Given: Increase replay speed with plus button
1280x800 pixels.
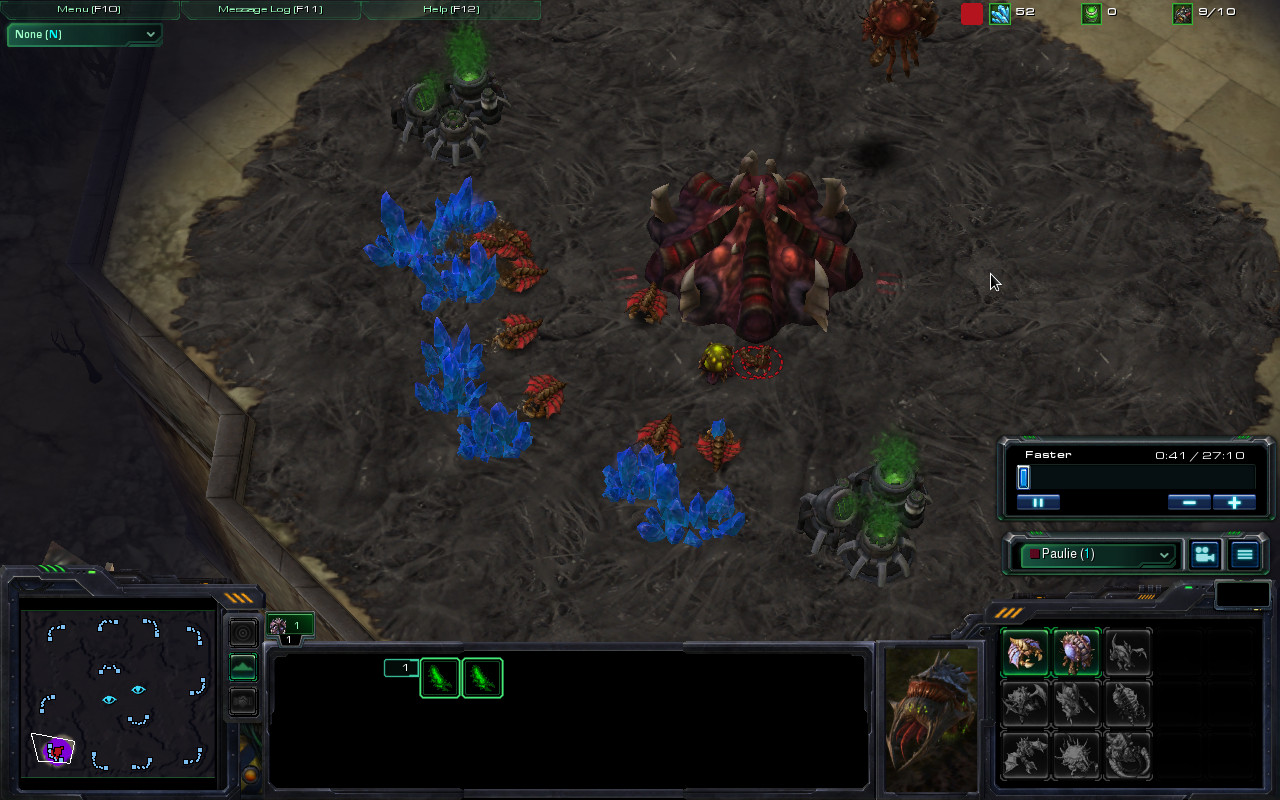Looking at the screenshot, I should pos(1234,502).
